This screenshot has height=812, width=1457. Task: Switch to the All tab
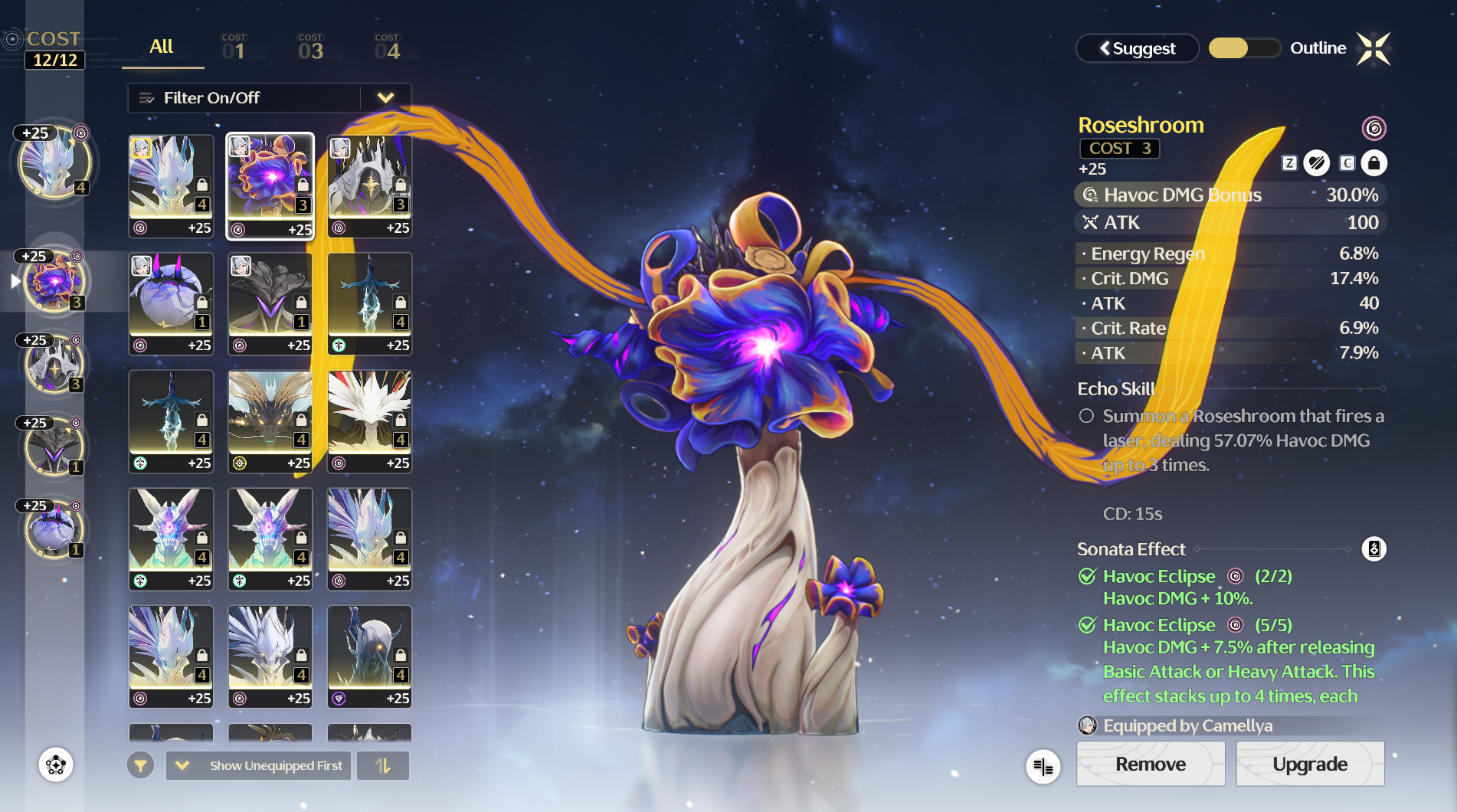[x=162, y=47]
